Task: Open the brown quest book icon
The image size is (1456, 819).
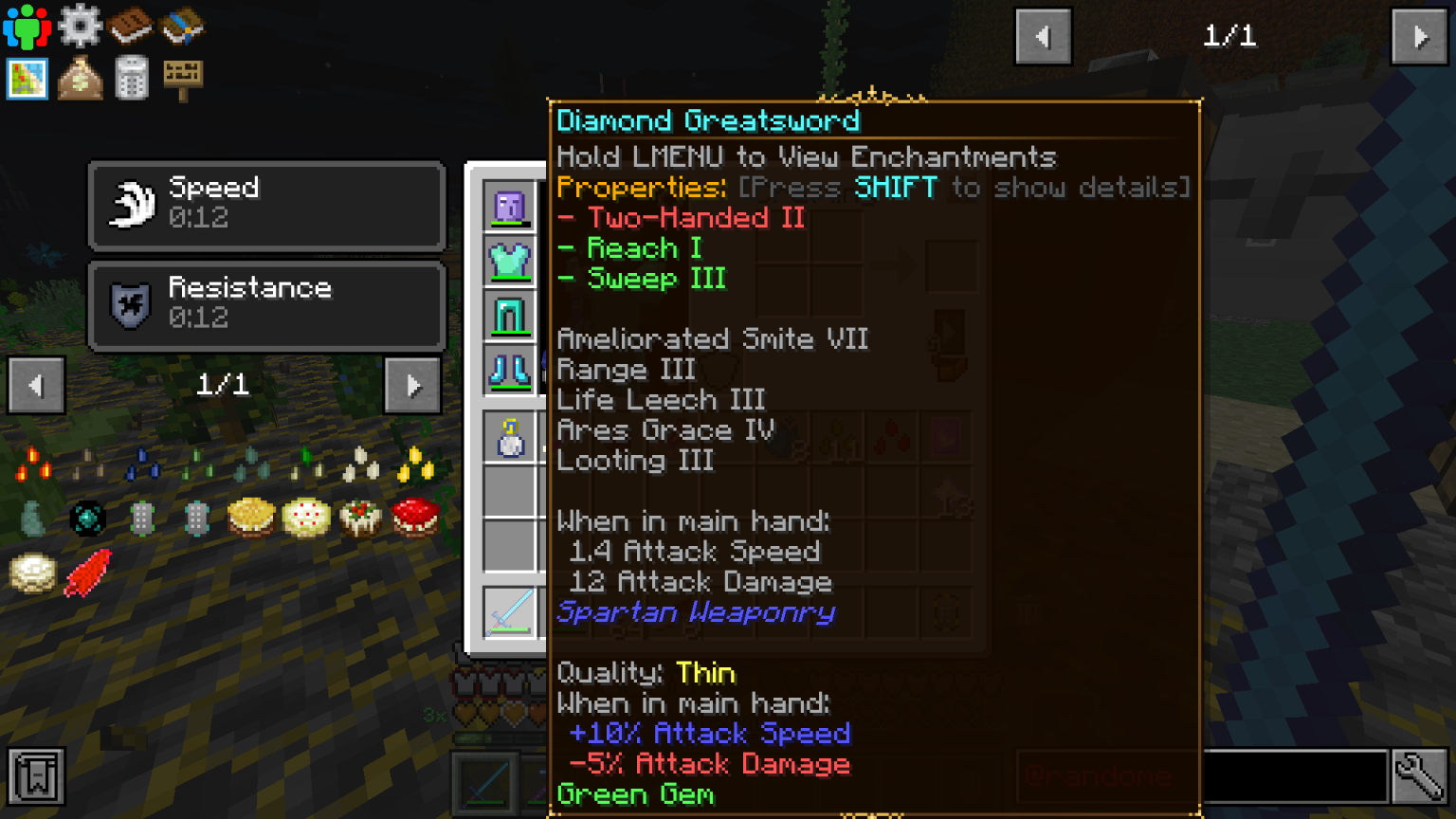Action: coord(133,26)
